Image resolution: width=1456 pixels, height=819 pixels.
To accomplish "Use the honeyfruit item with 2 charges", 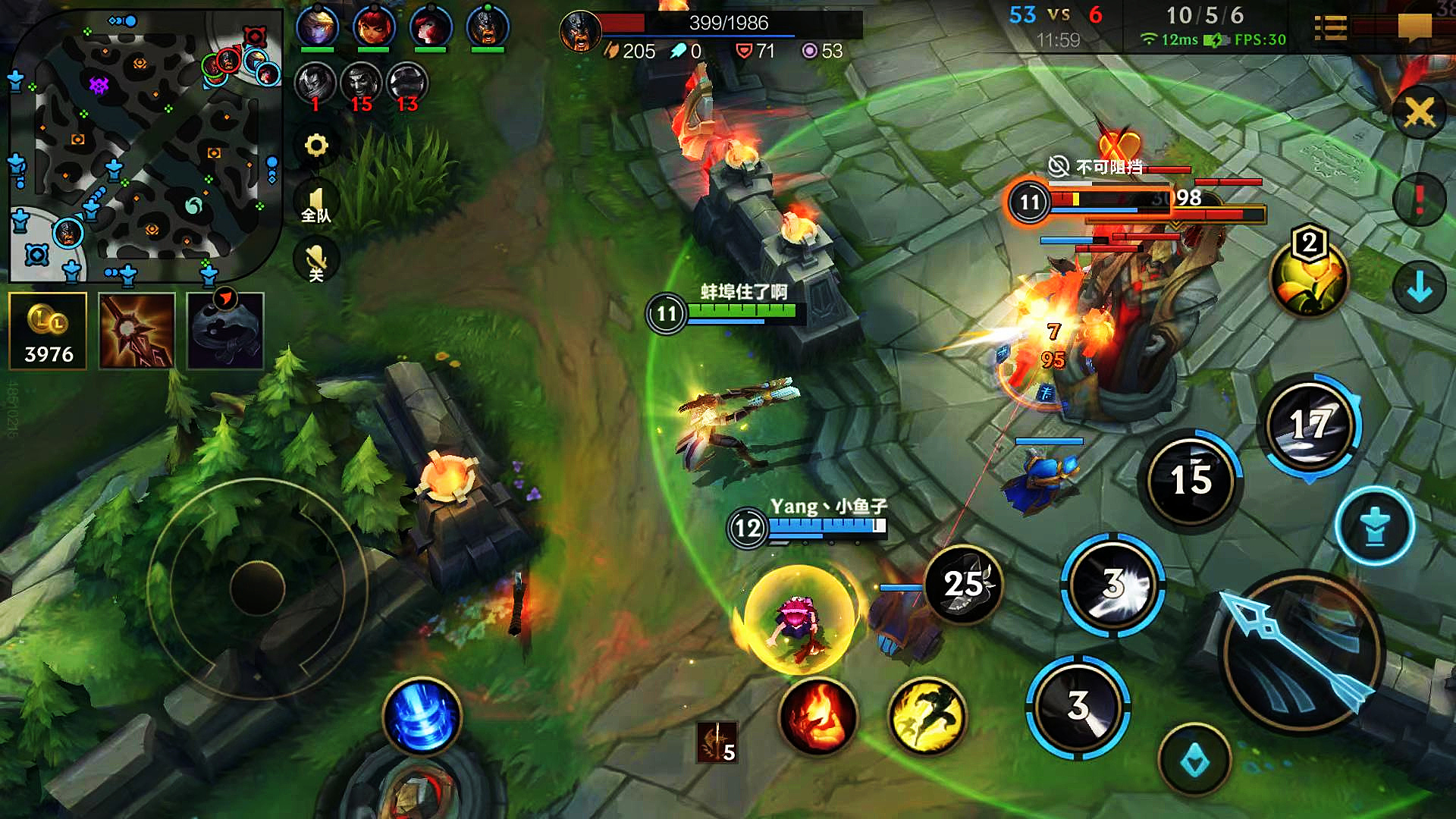I will tap(1309, 278).
